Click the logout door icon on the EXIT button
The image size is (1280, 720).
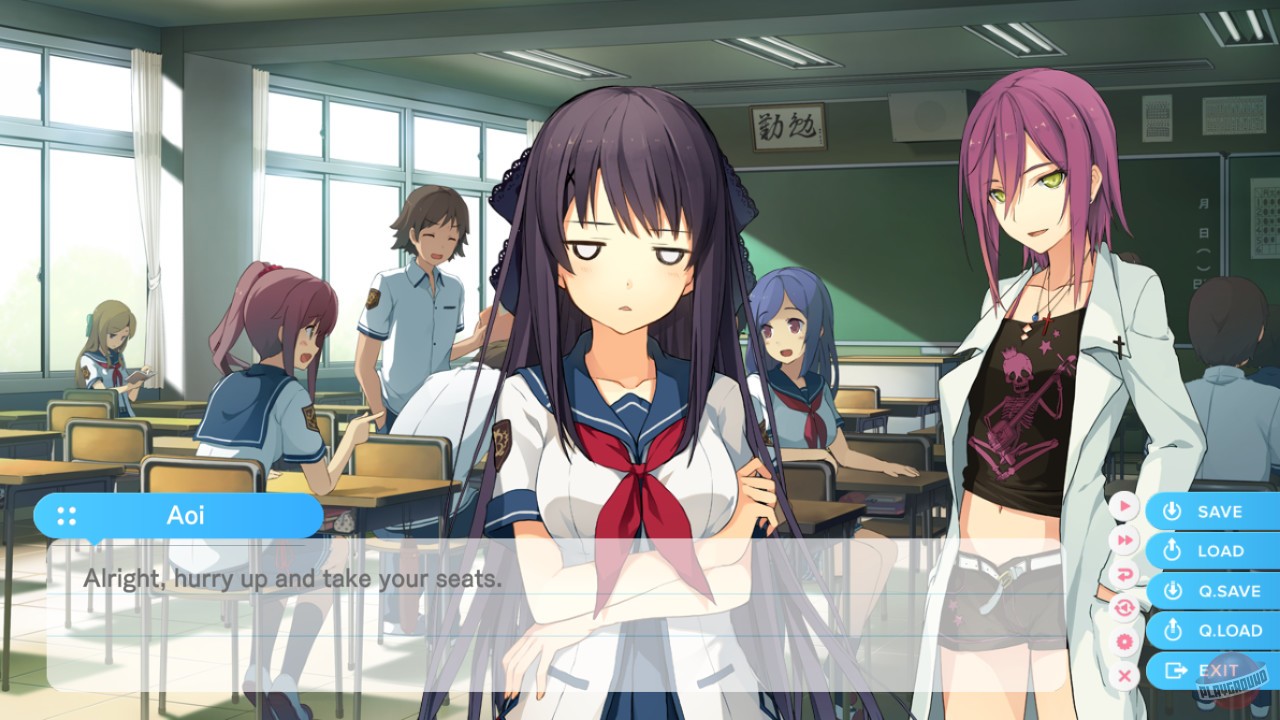tap(1176, 669)
